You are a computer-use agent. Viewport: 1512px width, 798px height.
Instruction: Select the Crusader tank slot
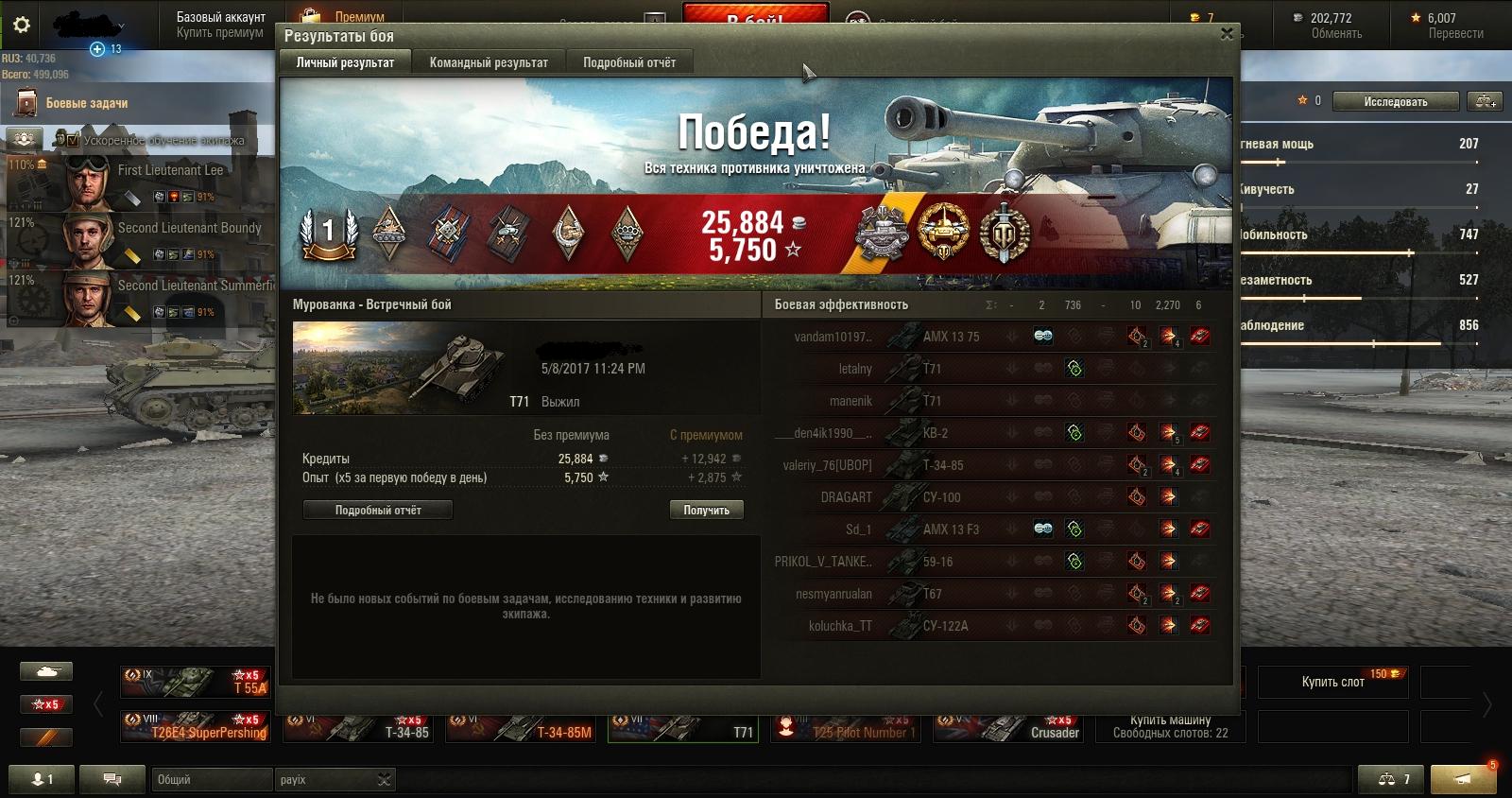1008,727
